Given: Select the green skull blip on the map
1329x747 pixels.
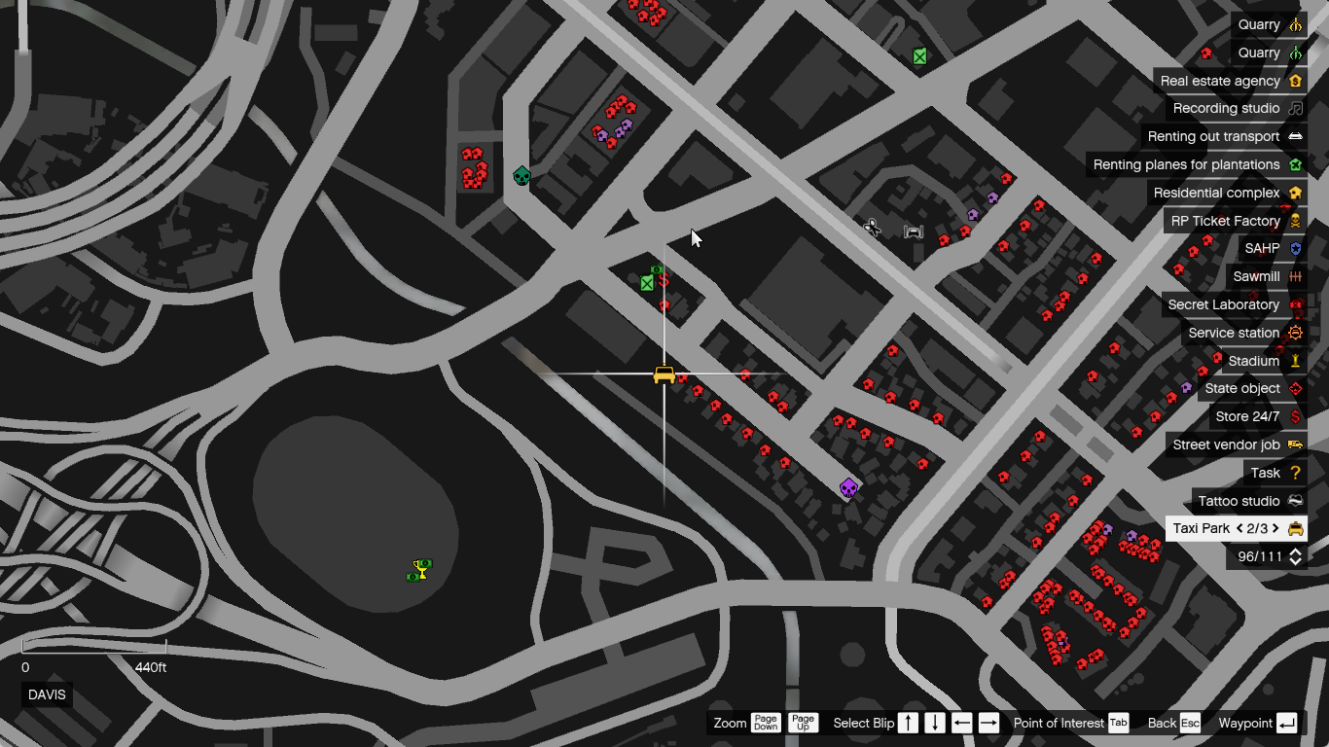Looking at the screenshot, I should click(520, 173).
